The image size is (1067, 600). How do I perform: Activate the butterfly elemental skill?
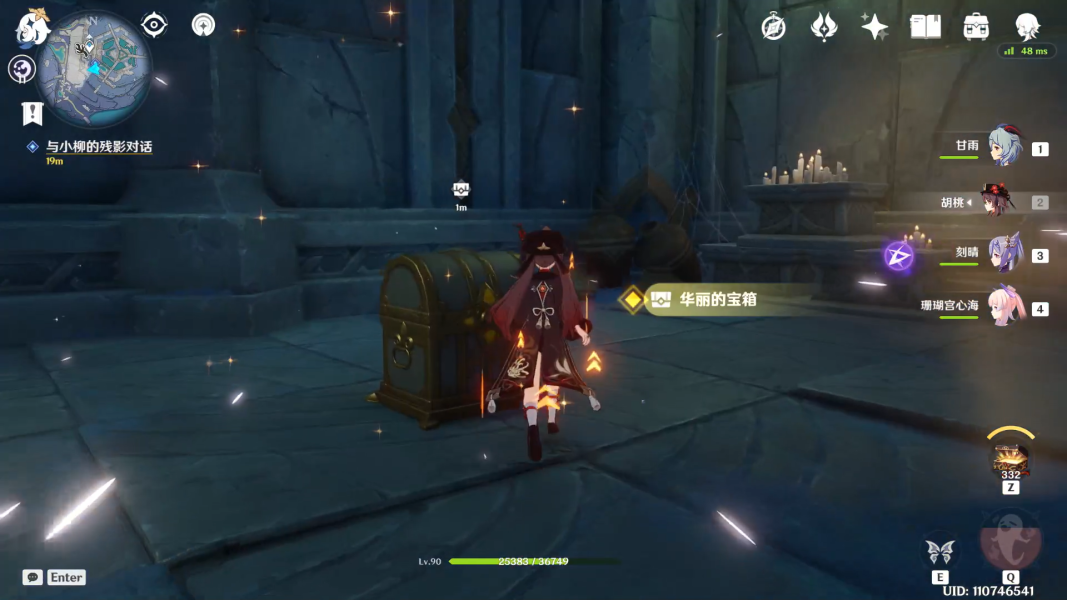click(x=940, y=551)
